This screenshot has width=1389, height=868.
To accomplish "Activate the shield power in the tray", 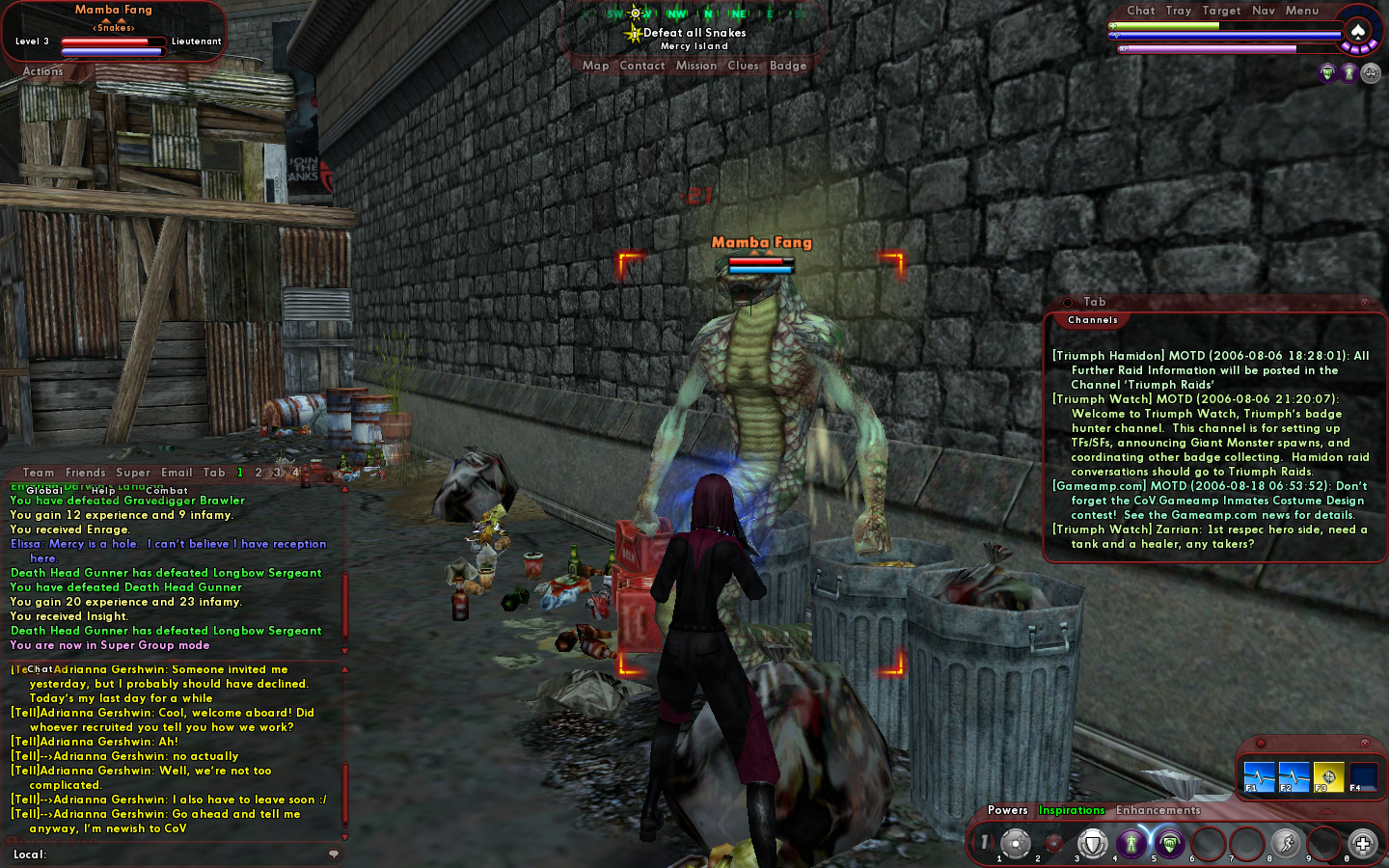I will tap(1092, 844).
